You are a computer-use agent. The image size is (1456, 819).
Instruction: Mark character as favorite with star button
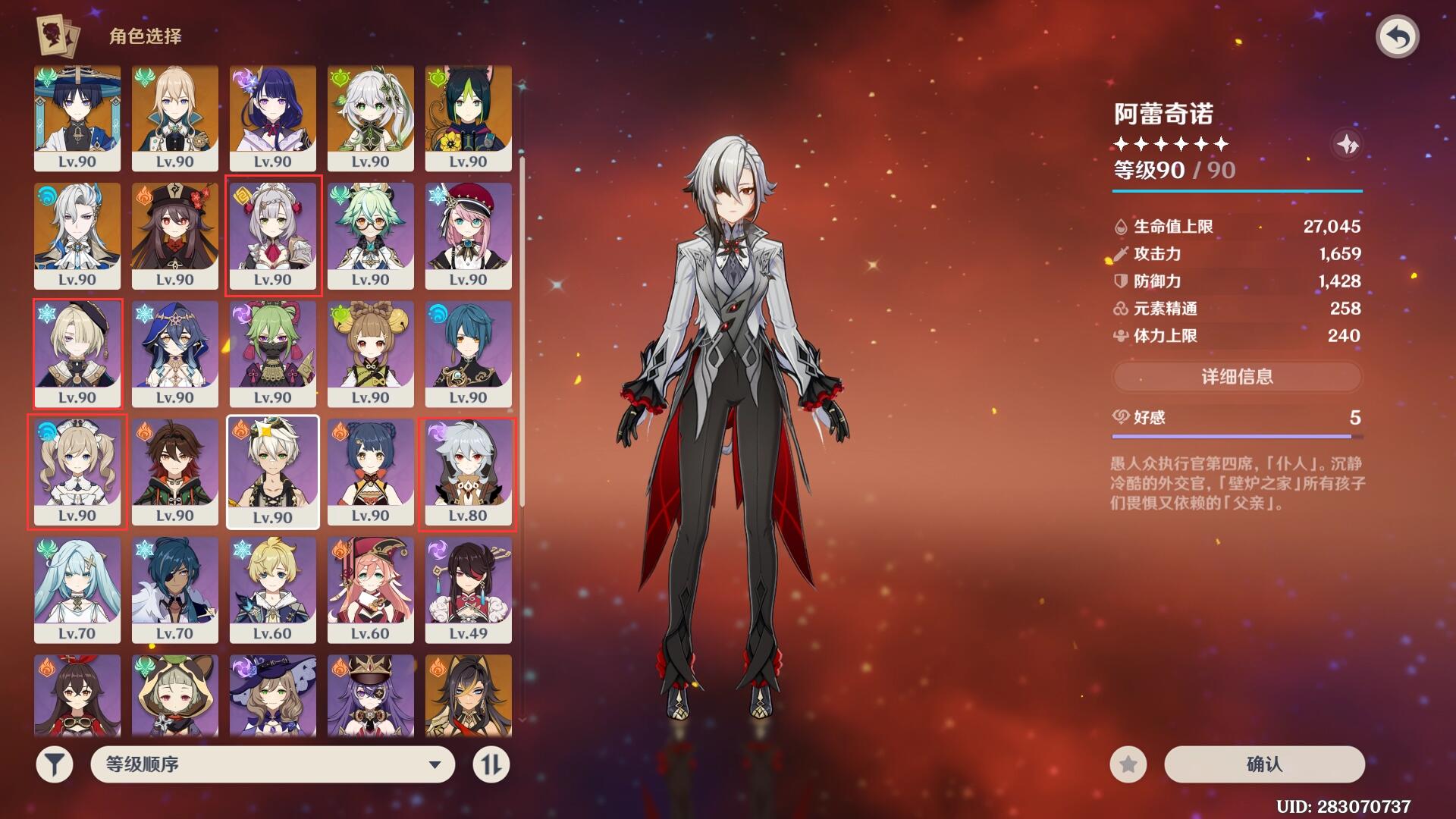click(1128, 764)
